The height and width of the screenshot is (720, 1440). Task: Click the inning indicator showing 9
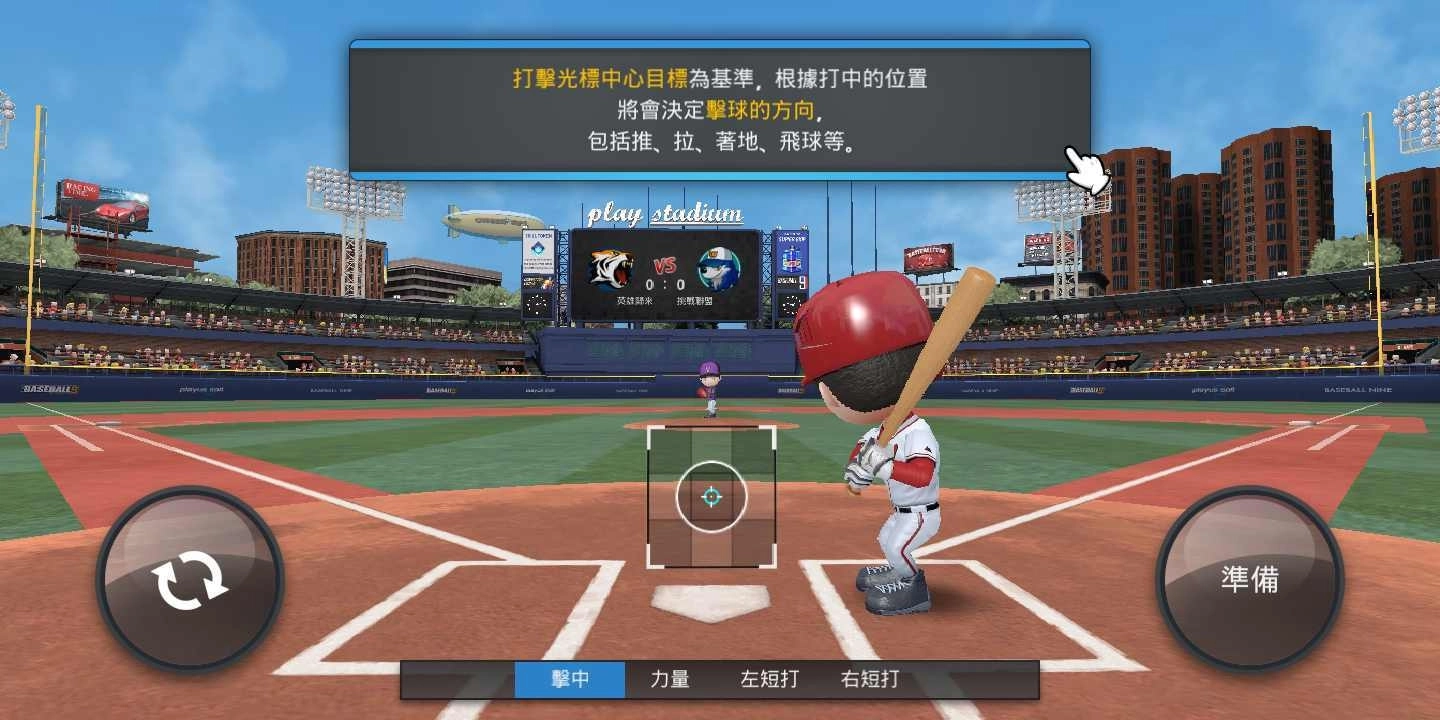click(x=803, y=282)
